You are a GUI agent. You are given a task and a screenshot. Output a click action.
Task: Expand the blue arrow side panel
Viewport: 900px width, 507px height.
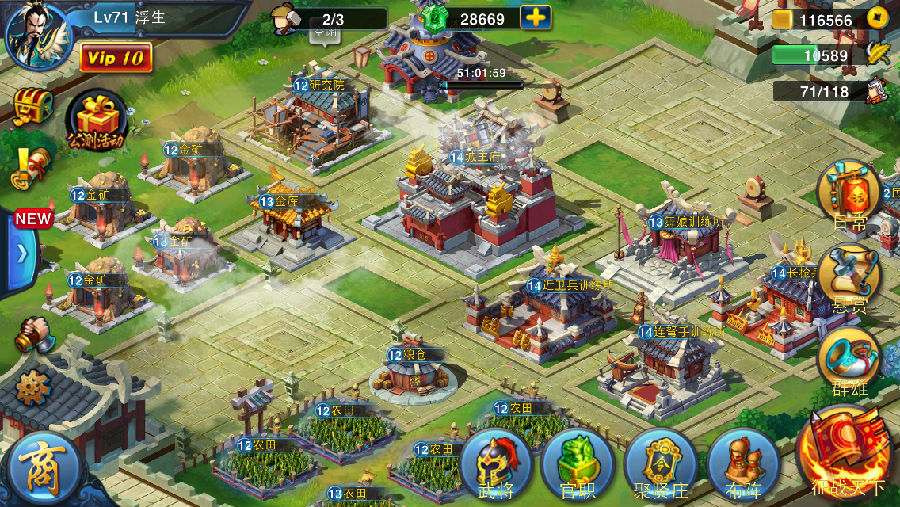click(22, 252)
